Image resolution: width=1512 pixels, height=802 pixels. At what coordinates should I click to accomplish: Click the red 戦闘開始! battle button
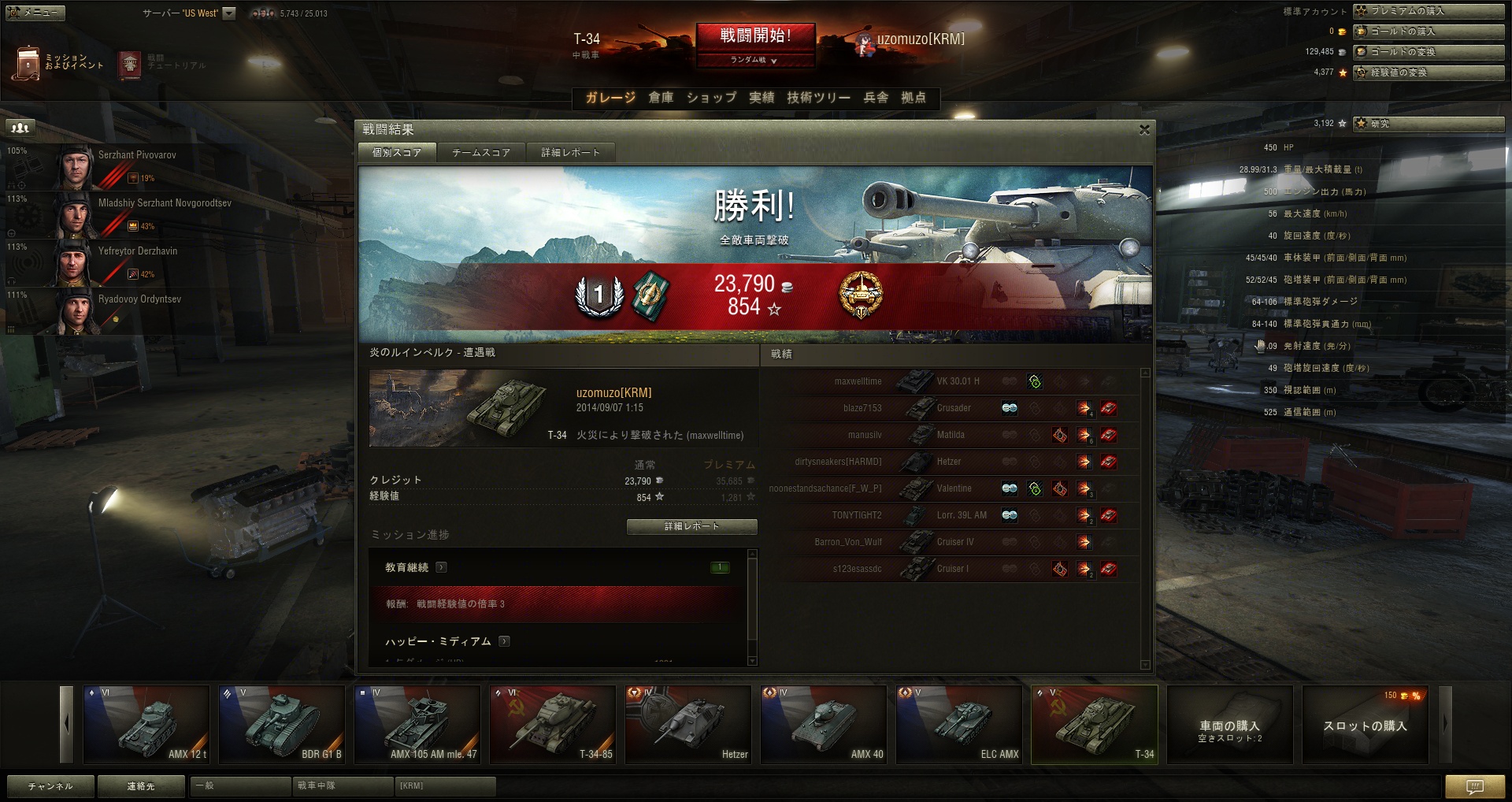coord(754,36)
